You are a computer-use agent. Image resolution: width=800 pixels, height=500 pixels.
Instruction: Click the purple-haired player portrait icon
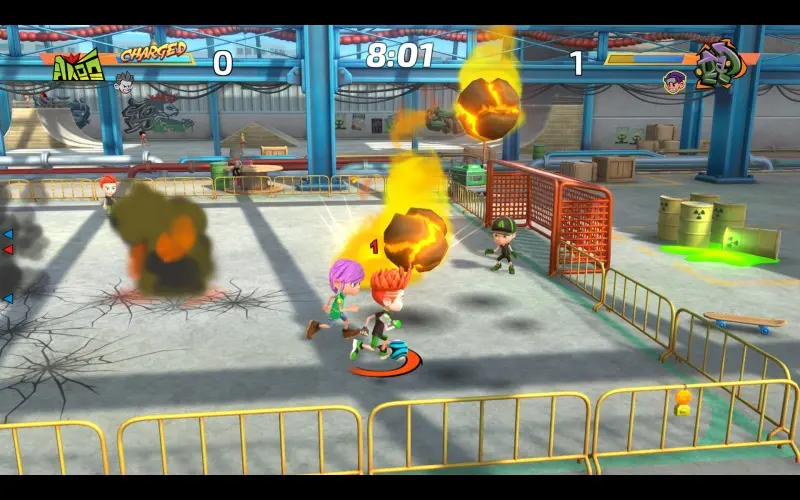[x=674, y=79]
